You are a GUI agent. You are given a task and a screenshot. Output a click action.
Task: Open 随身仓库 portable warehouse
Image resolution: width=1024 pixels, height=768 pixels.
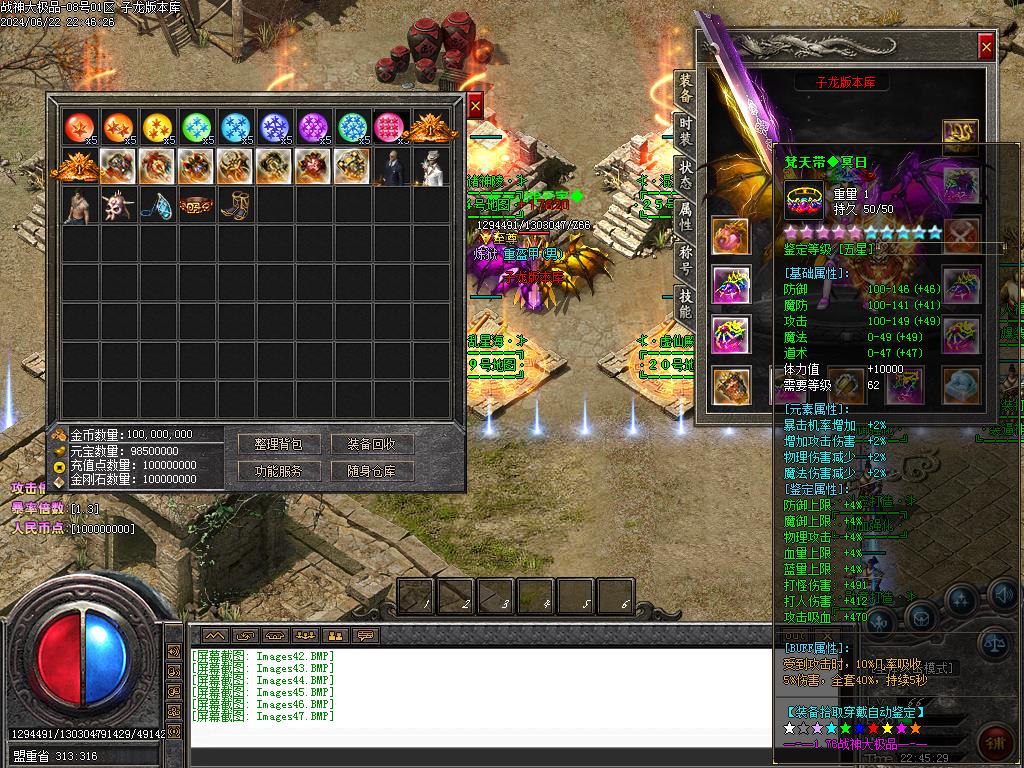371,471
